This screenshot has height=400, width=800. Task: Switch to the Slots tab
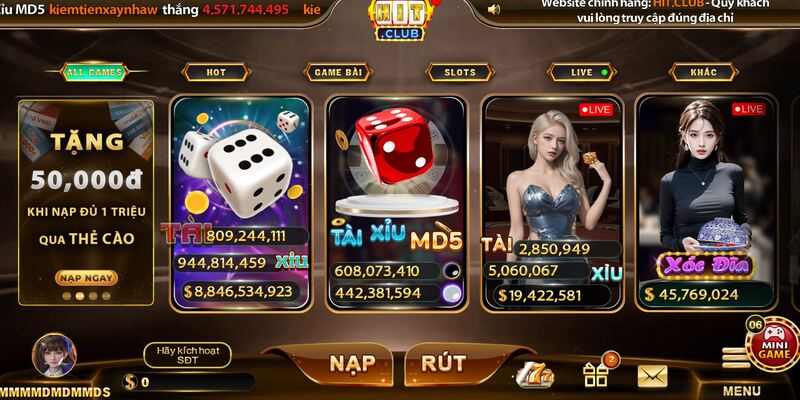coord(459,72)
